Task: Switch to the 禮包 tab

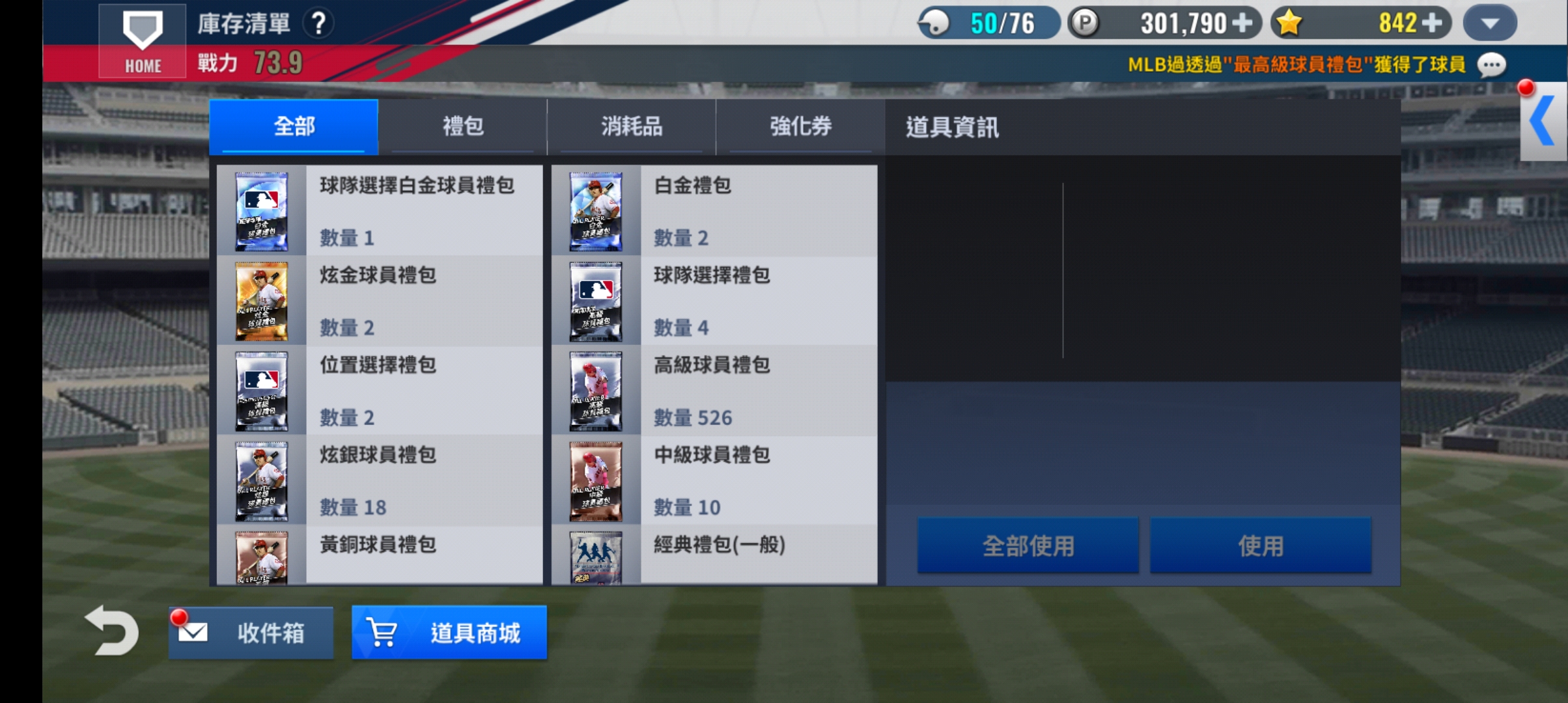Action: tap(464, 128)
